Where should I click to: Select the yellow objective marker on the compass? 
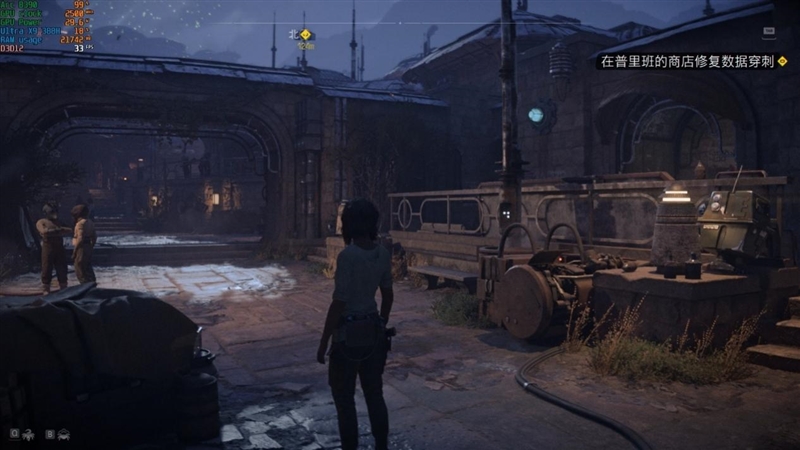306,34
